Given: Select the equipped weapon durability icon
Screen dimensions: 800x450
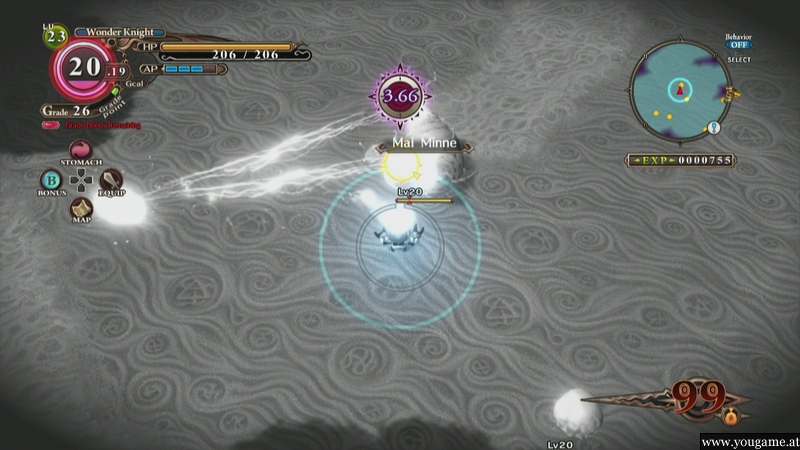Looking at the screenshot, I should pyautogui.click(x=698, y=398).
